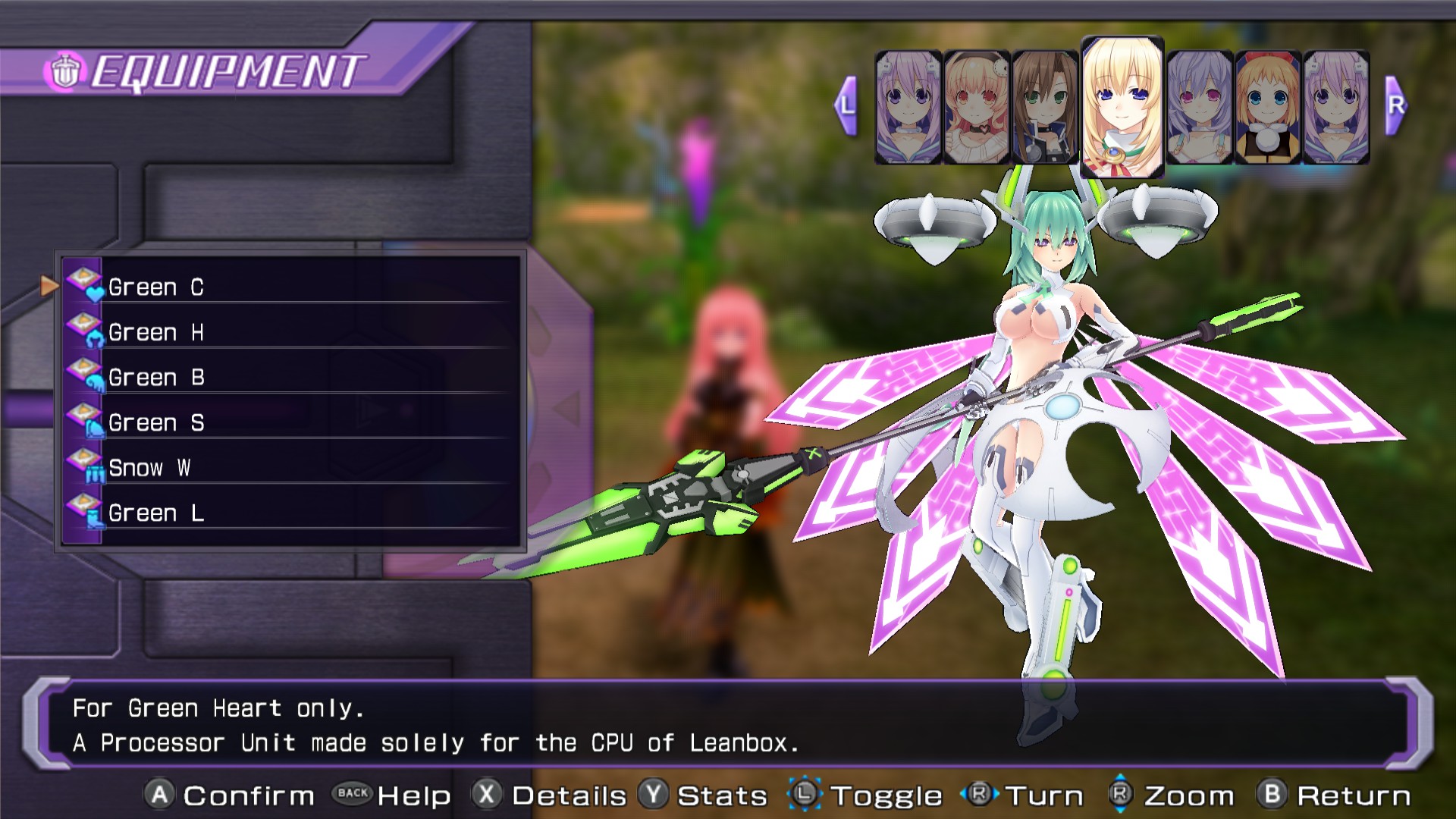1456x819 pixels.
Task: Choose the Green H equipment entry
Action: pyautogui.click(x=292, y=332)
